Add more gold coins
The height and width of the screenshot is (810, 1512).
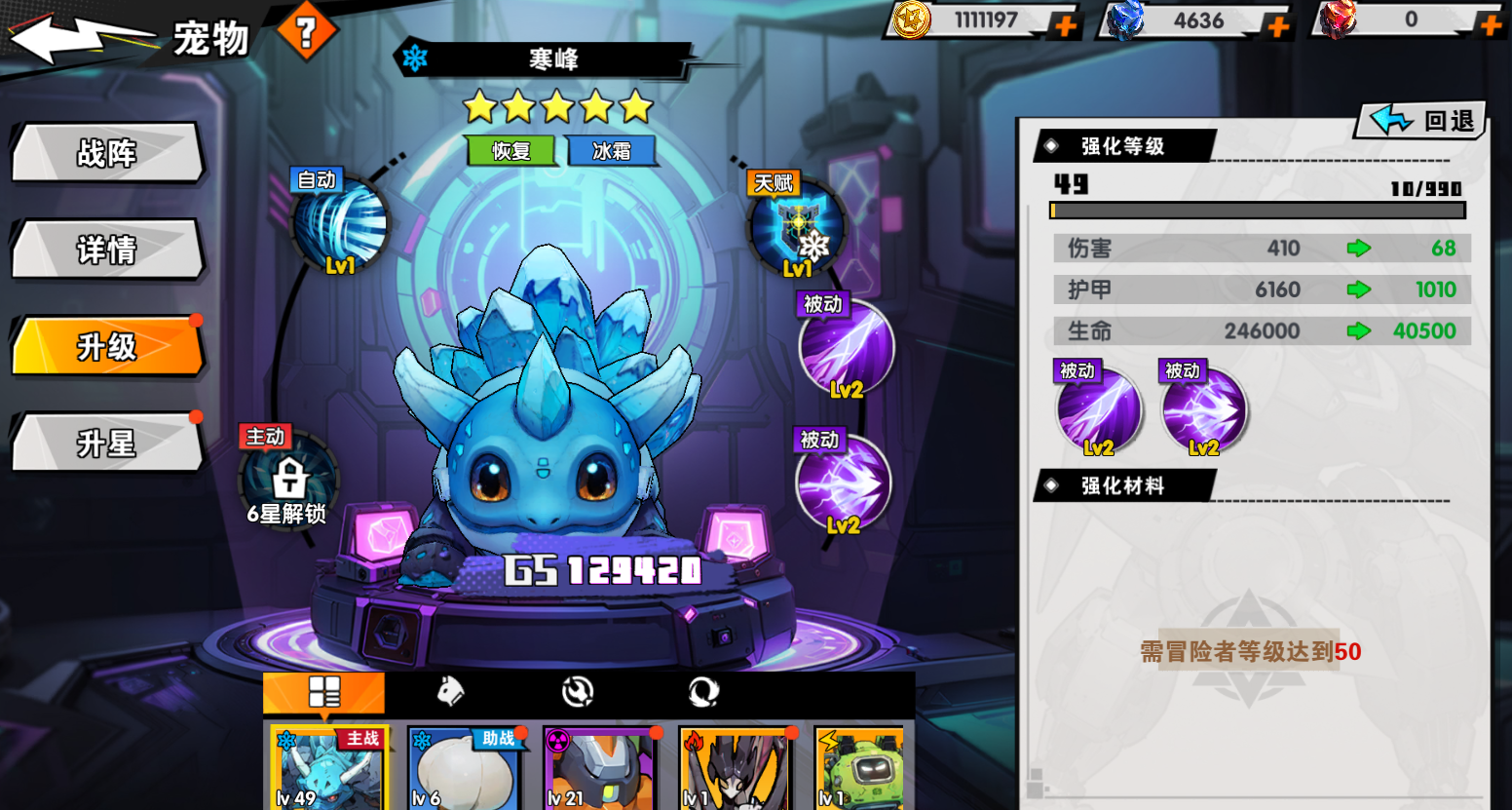pos(1065,25)
